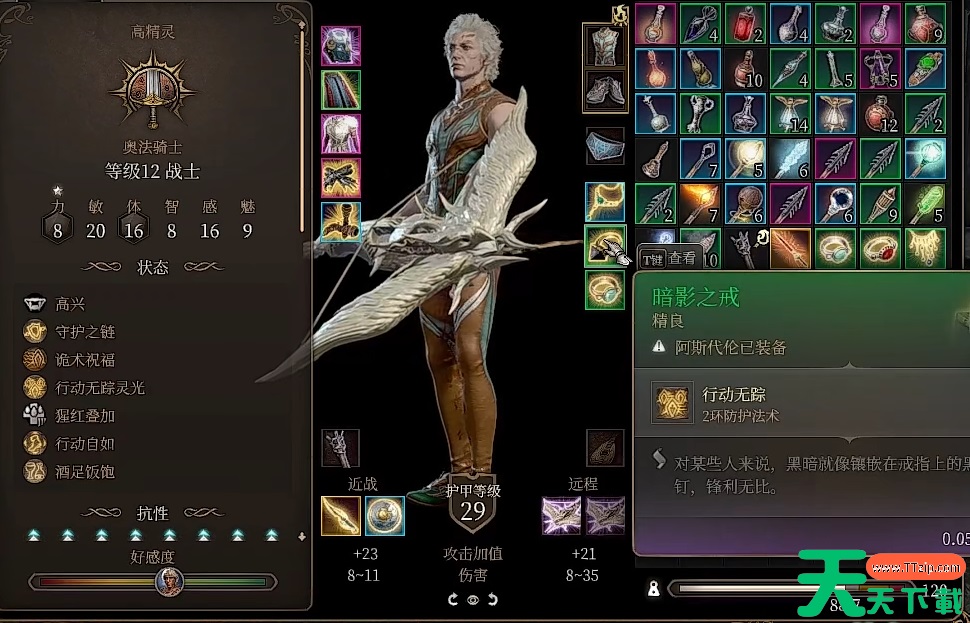Pick the winged flask stack of 14
This screenshot has height=623, width=970.
[x=790, y=114]
